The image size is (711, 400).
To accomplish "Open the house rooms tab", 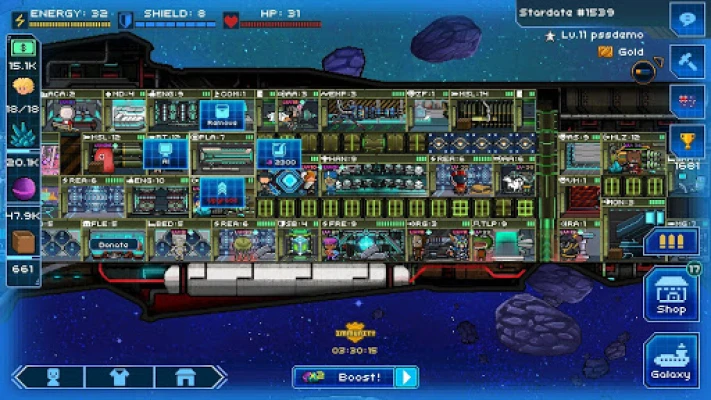I will [x=184, y=377].
